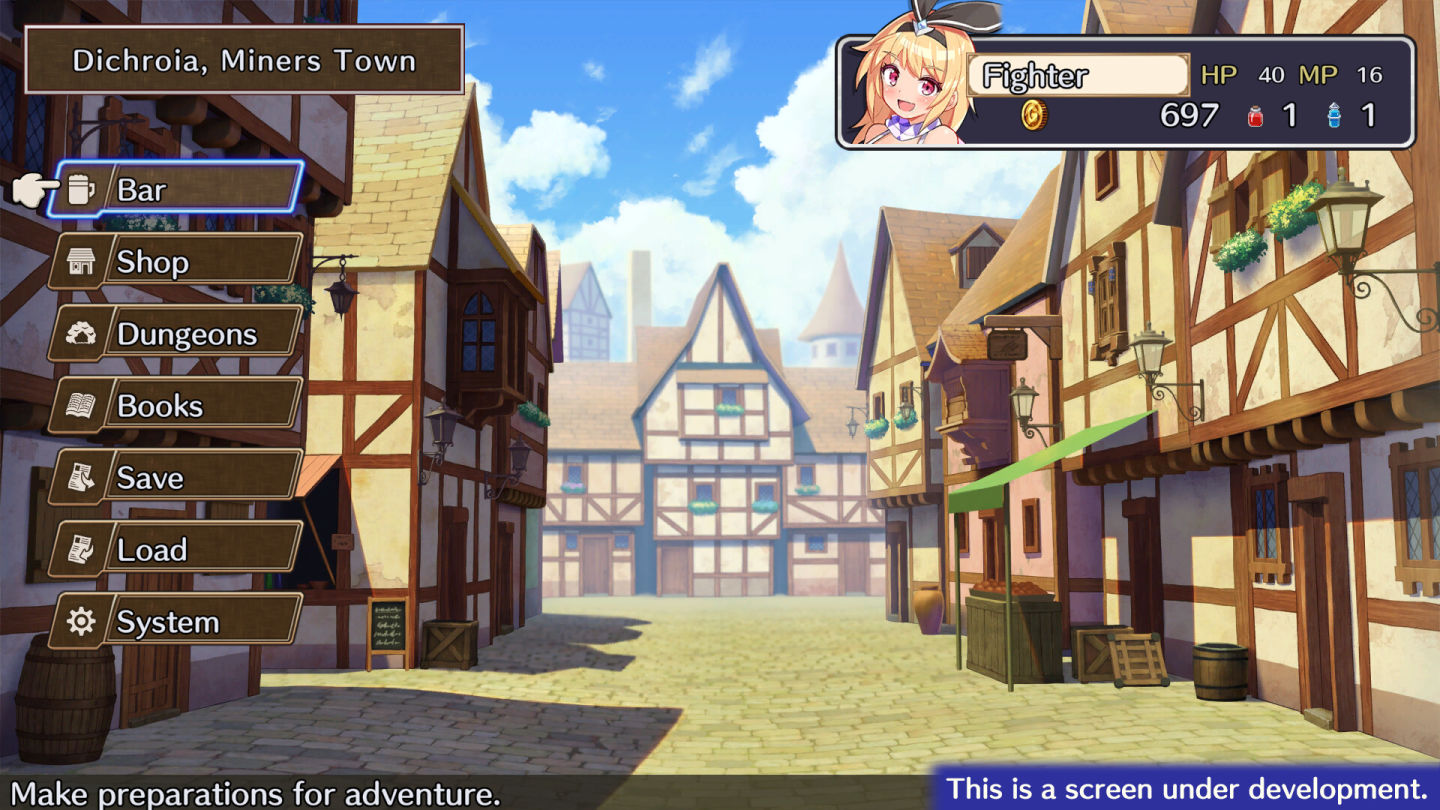Image resolution: width=1440 pixels, height=810 pixels.
Task: Open the Shop menu
Action: [x=176, y=261]
